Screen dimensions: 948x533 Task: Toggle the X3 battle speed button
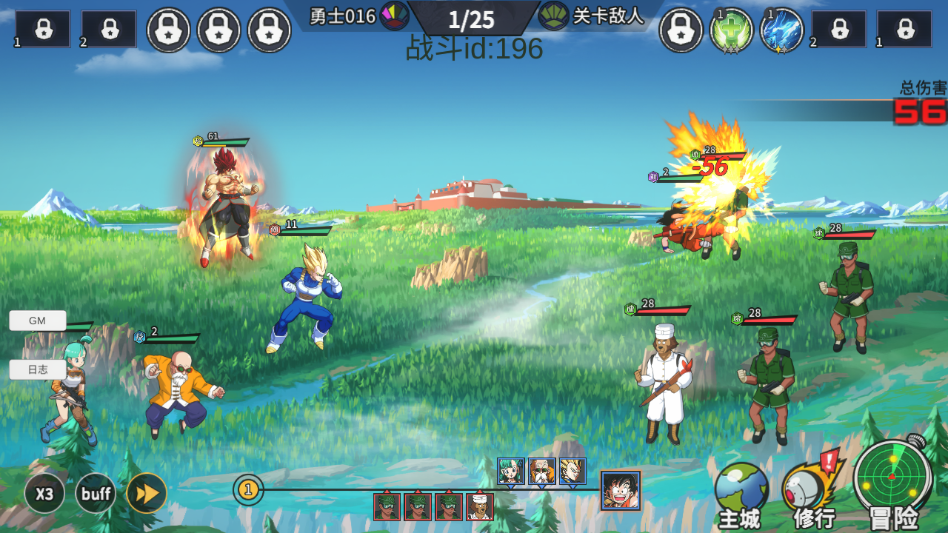coord(44,493)
